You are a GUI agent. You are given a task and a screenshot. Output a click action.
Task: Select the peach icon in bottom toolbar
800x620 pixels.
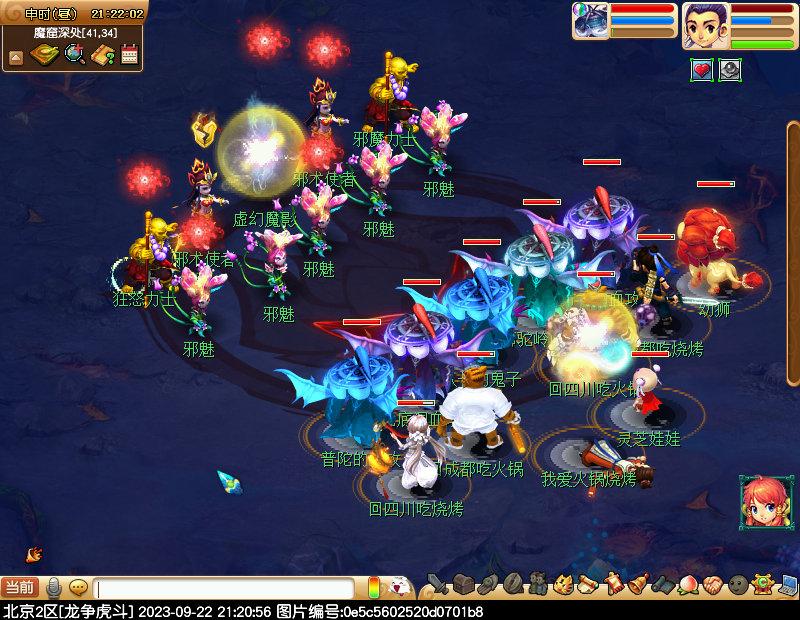[x=687, y=584]
